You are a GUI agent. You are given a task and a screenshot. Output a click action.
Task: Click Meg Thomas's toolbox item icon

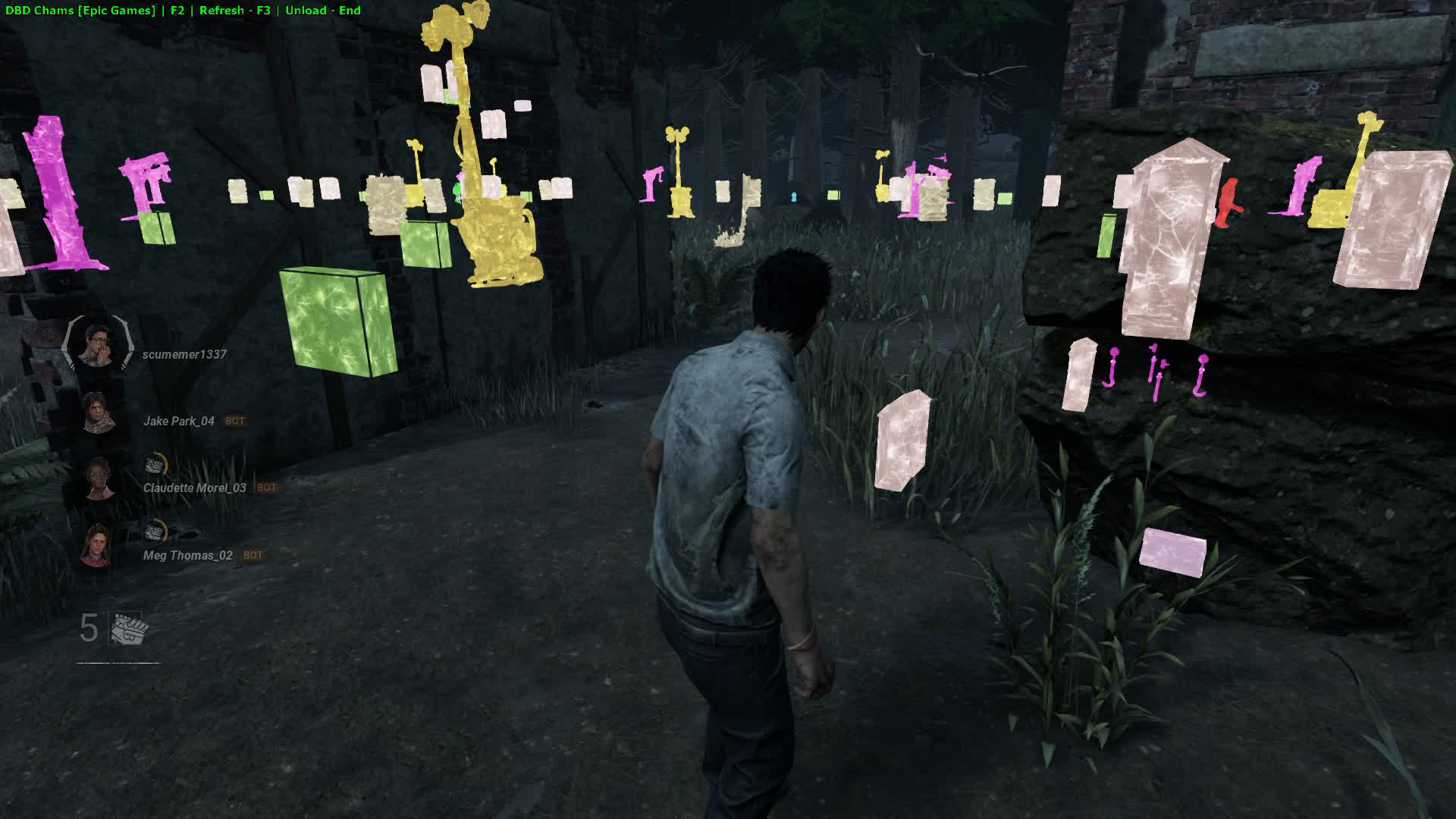click(155, 530)
